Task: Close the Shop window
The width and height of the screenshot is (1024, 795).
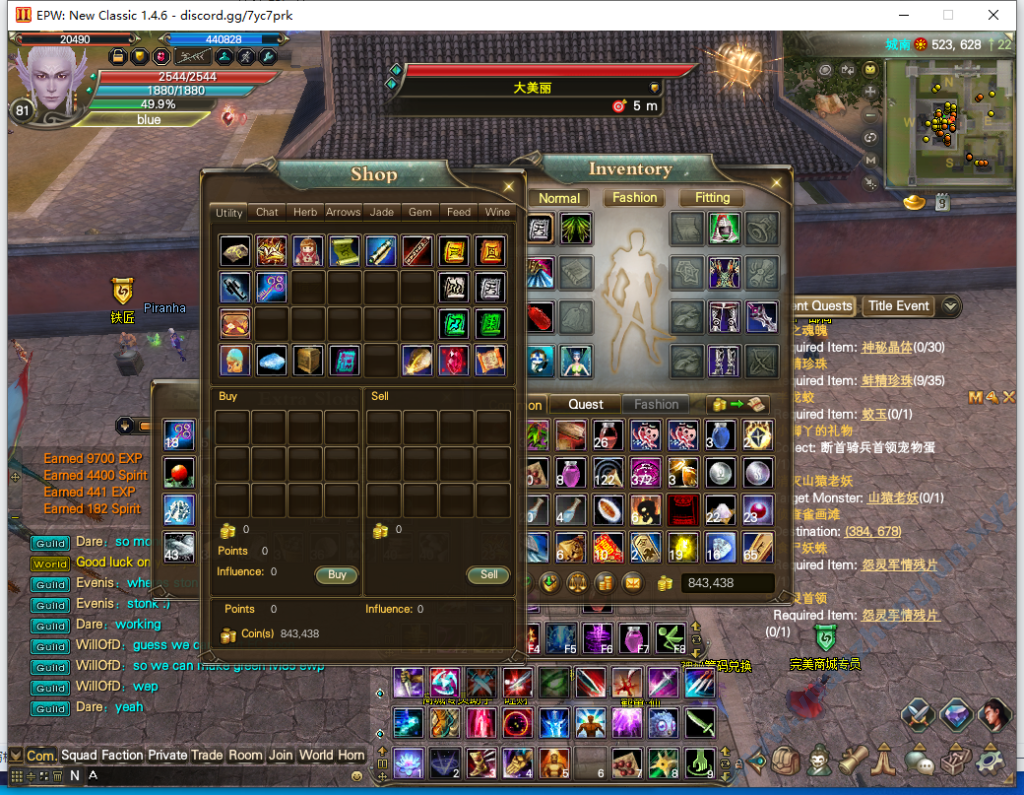Action: (x=509, y=185)
